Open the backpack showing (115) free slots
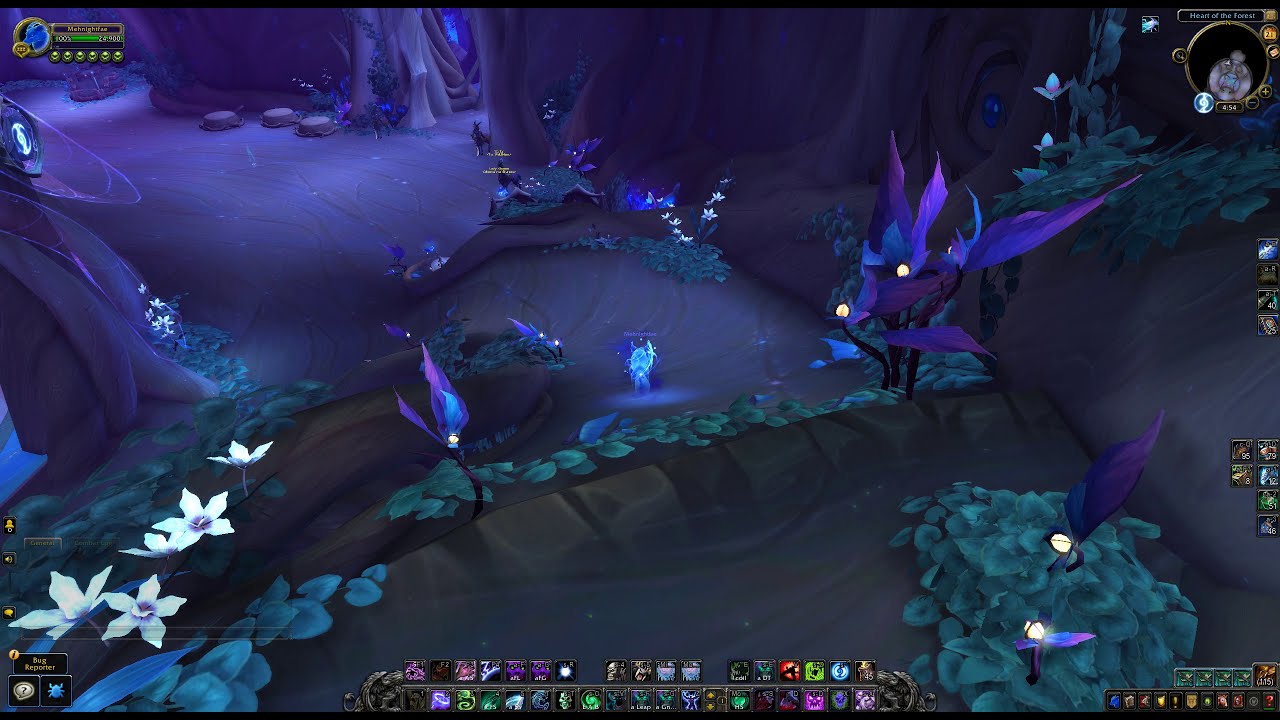Image resolution: width=1280 pixels, height=720 pixels. pos(1264,675)
